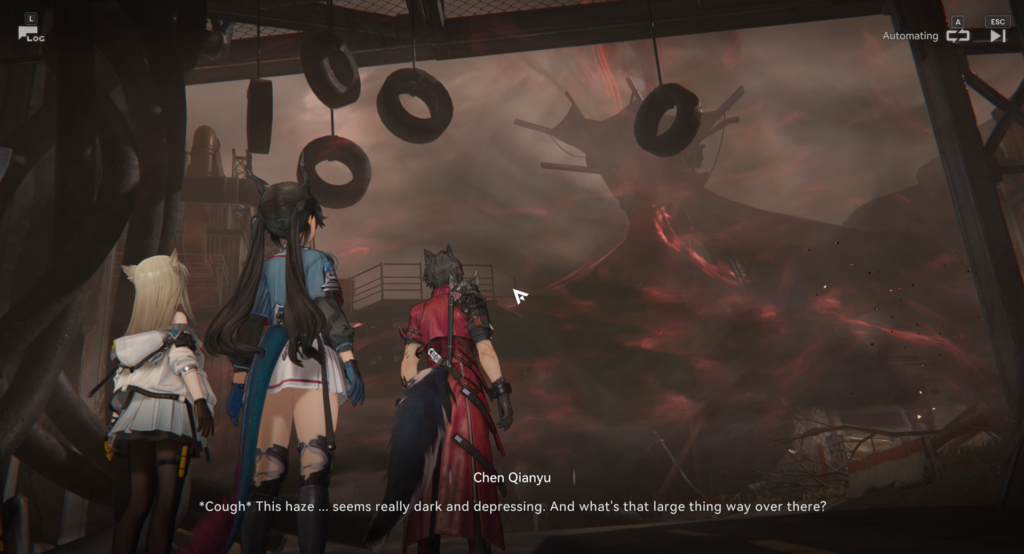The height and width of the screenshot is (554, 1024).
Task: Toggle the Automating auto-play button
Action: [957, 35]
